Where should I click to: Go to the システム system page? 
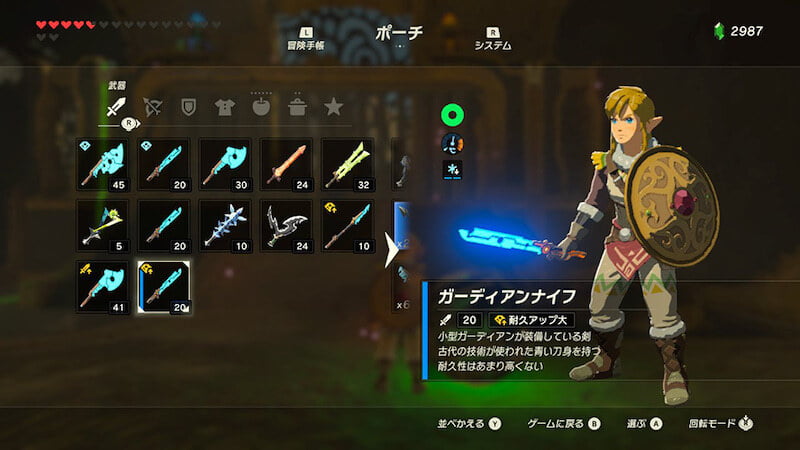click(493, 38)
